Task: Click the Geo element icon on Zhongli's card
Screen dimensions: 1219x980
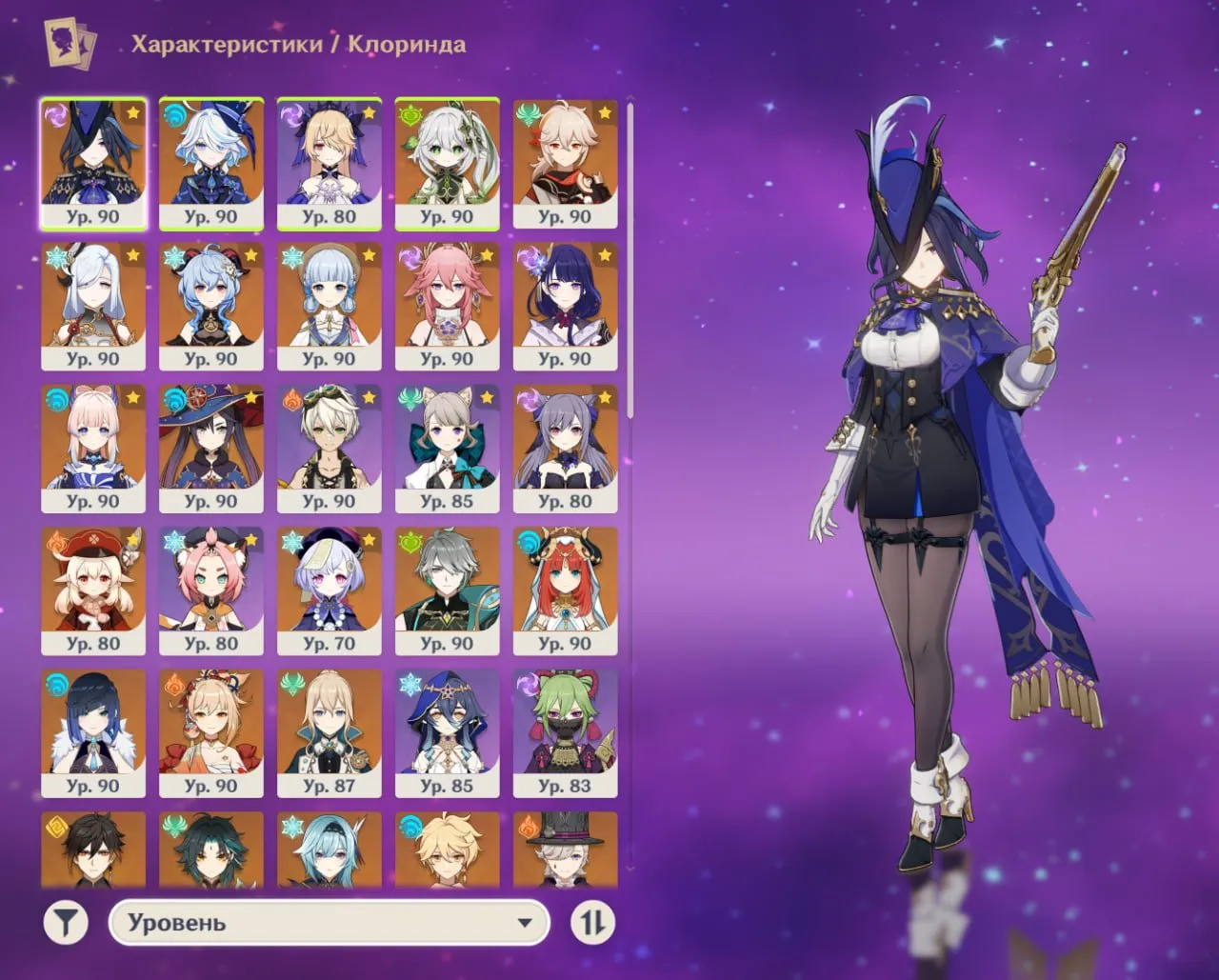Action: [56, 825]
